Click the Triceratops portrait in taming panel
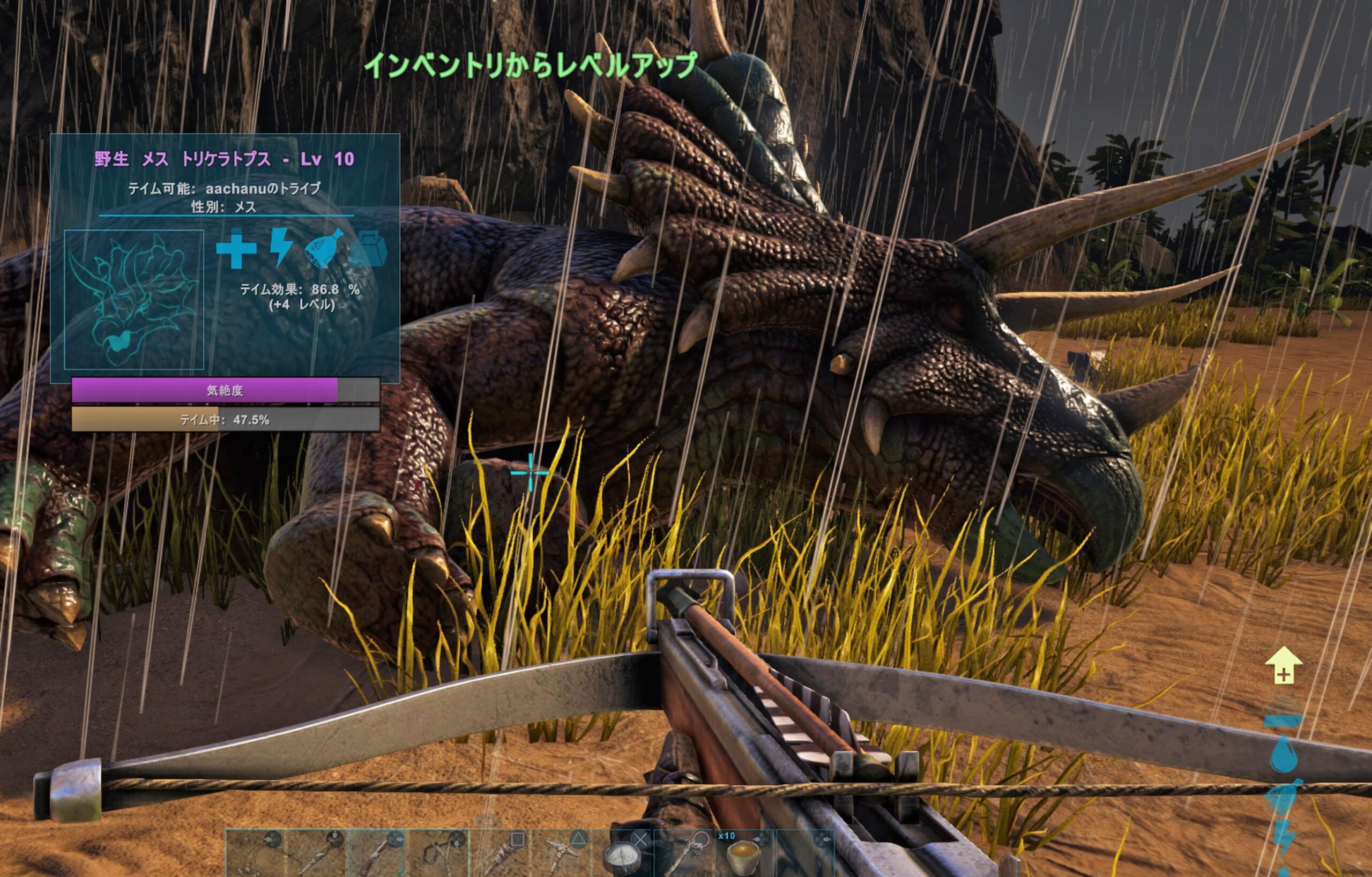Viewport: 1372px width, 877px height. pos(134,300)
